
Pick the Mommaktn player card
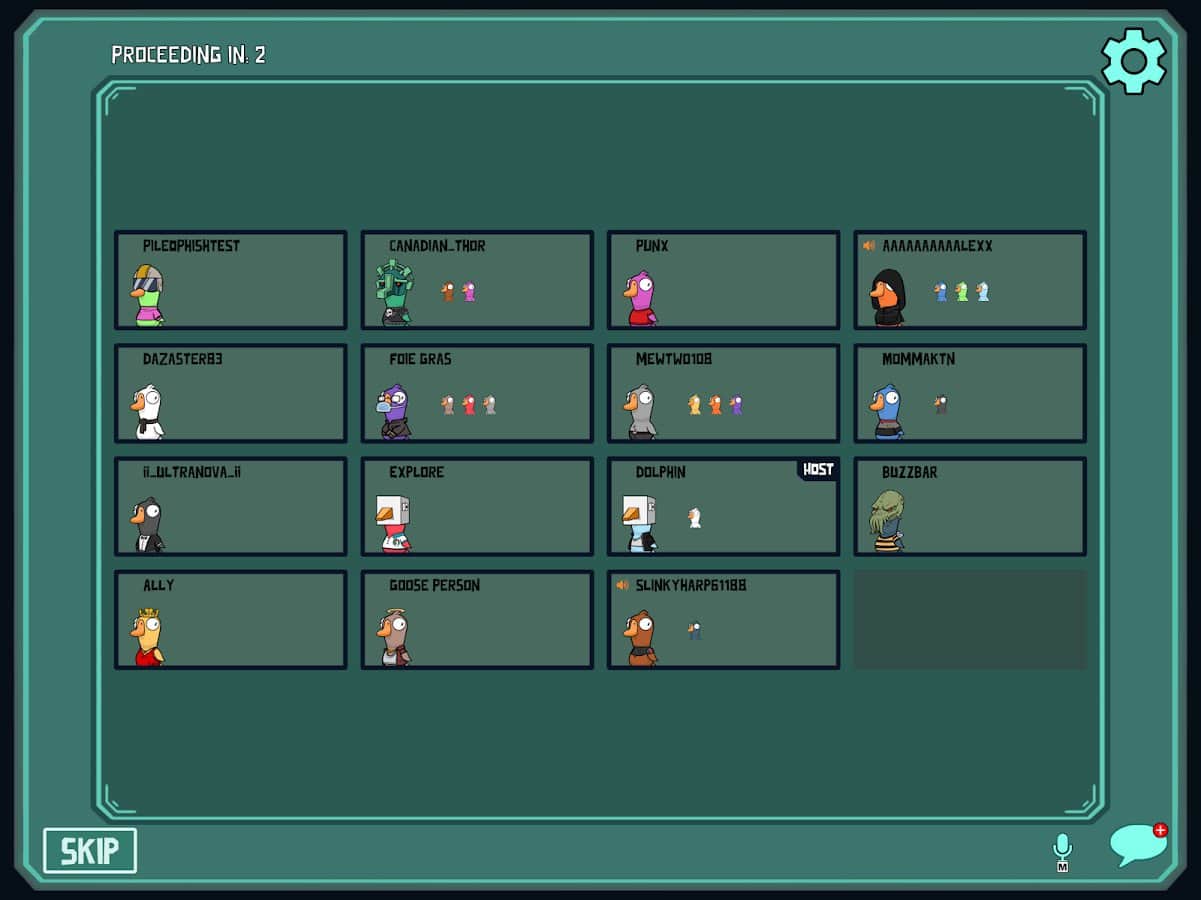(x=970, y=393)
